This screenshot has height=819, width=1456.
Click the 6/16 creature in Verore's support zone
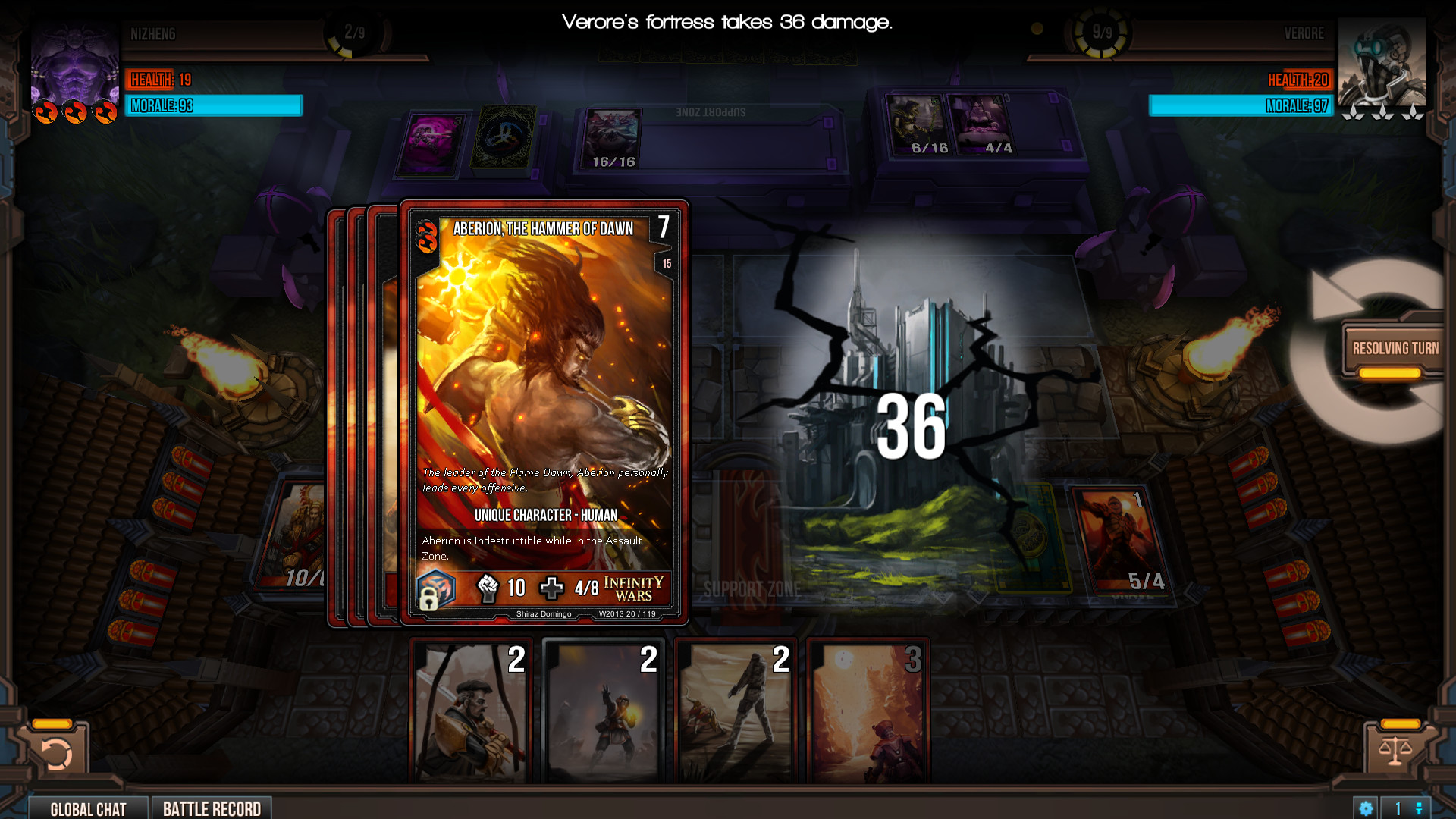(x=917, y=125)
